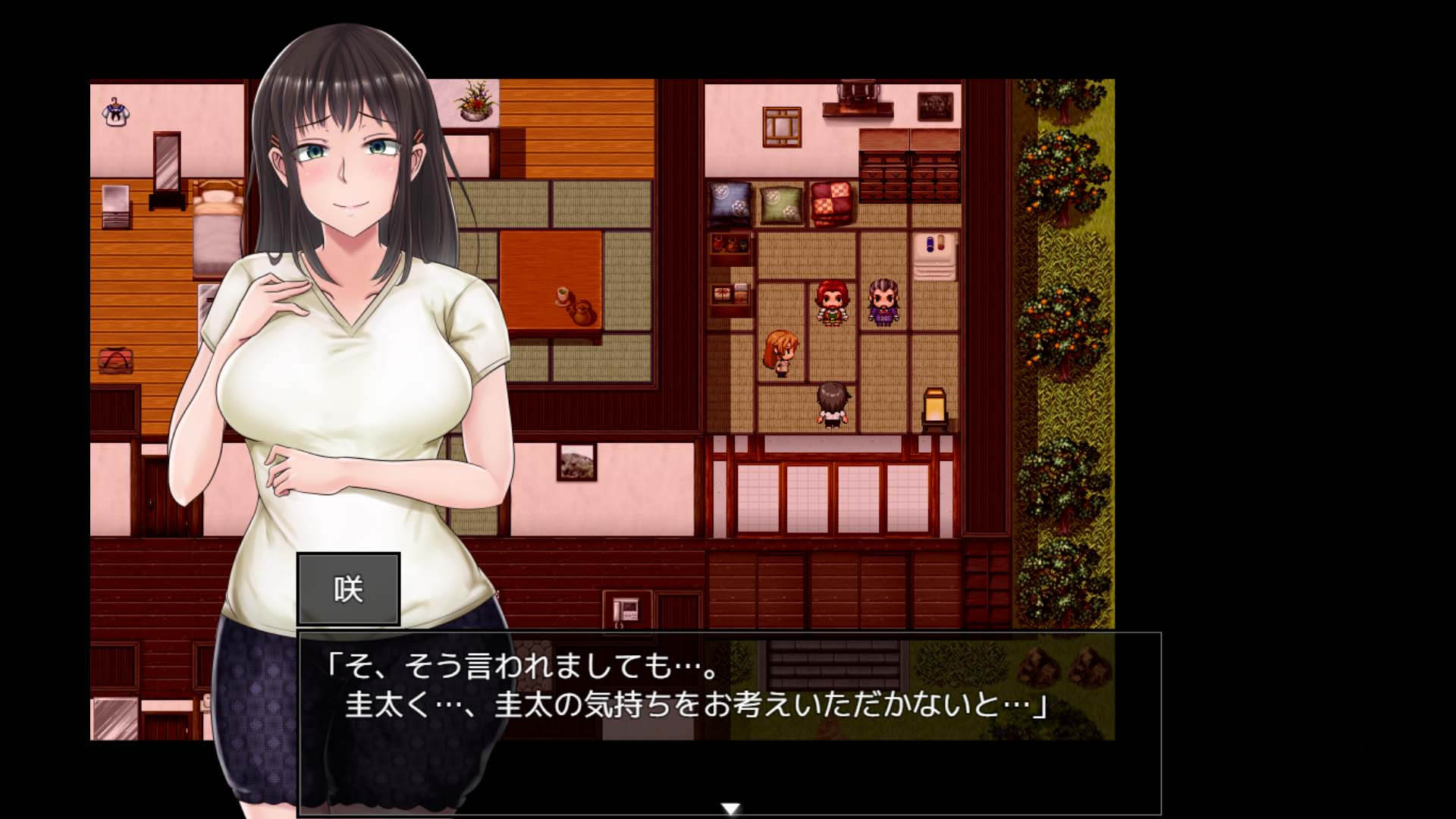Click the medicine bottles on the shelf
The image size is (1456, 819).
tap(933, 243)
